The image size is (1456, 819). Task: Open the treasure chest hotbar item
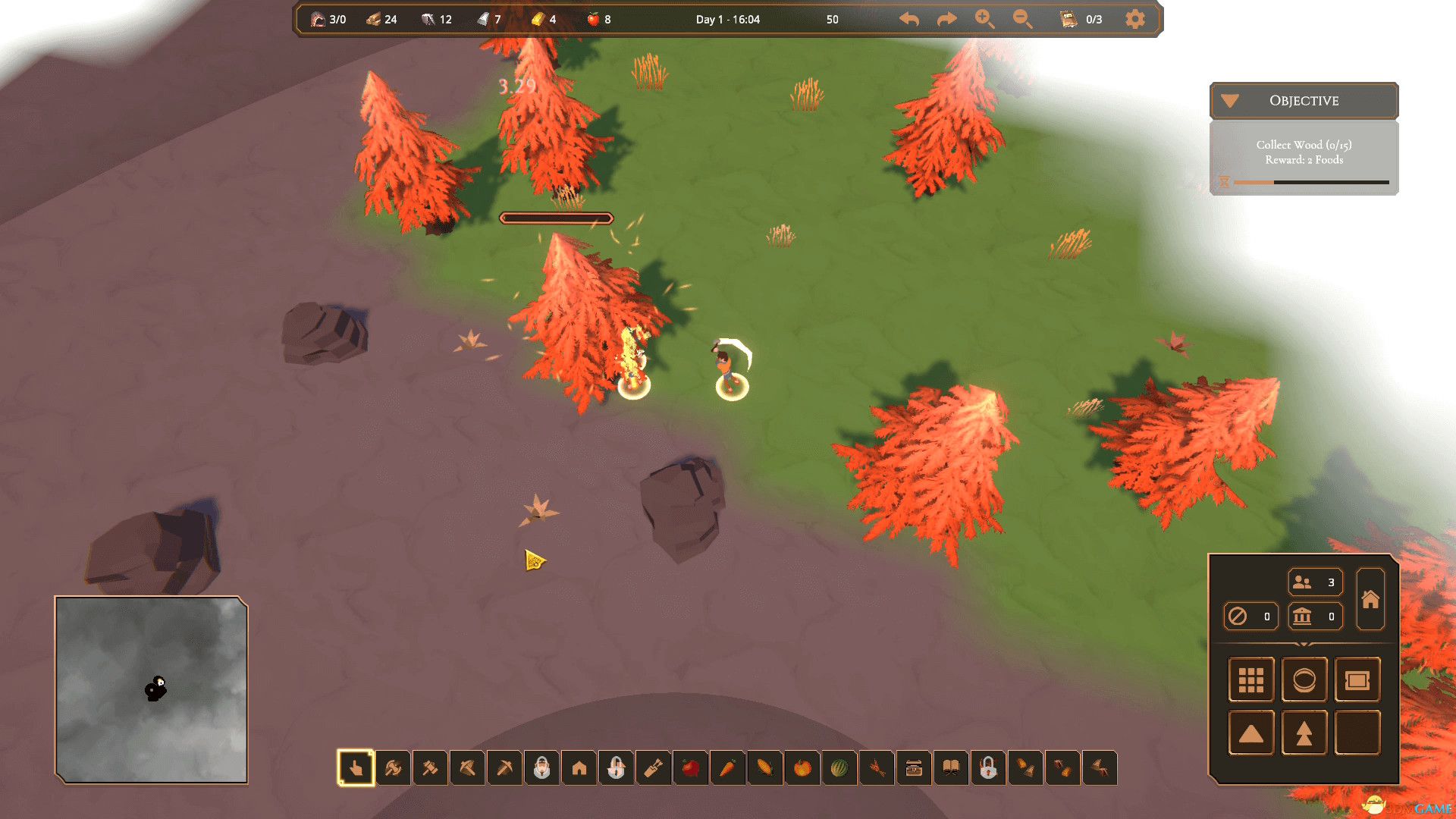pyautogui.click(x=914, y=768)
